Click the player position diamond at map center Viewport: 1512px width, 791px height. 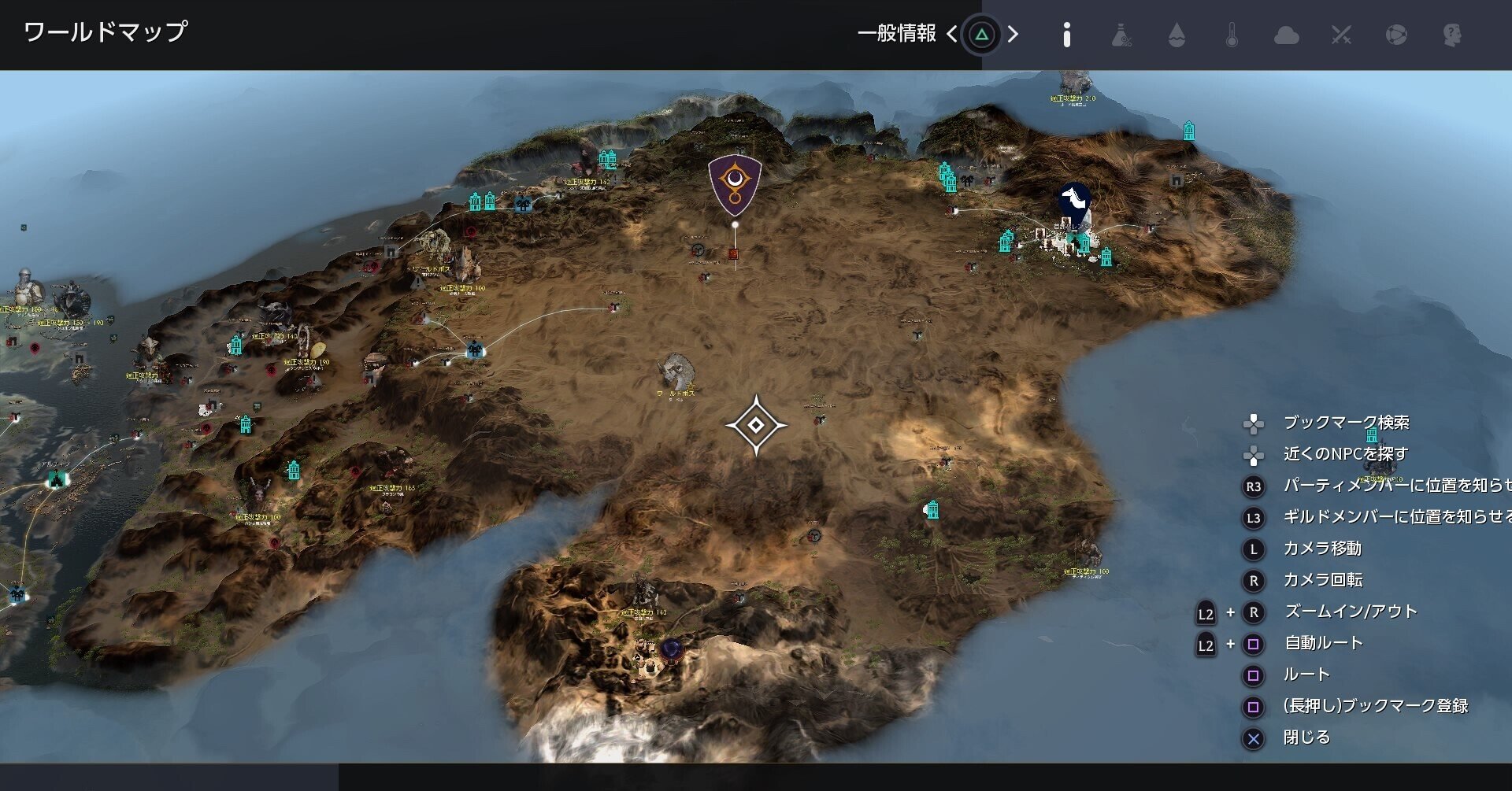point(754,424)
